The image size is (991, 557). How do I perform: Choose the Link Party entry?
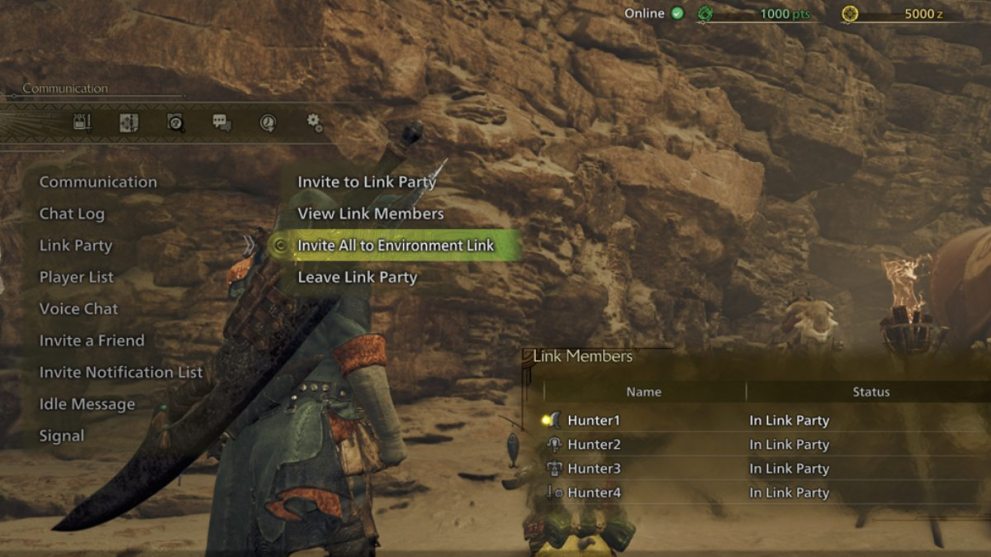[x=76, y=246]
